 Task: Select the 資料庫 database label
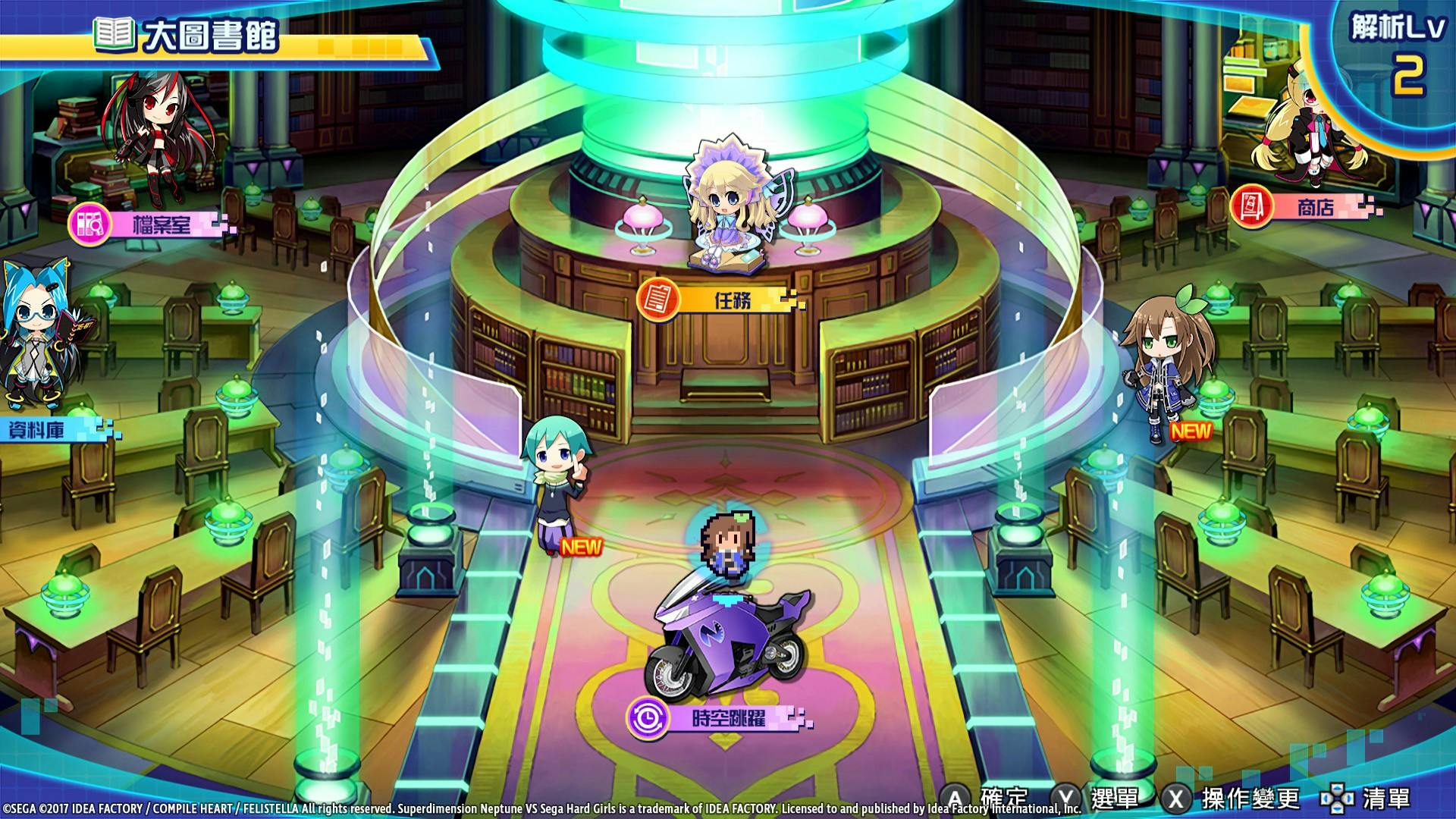point(36,428)
